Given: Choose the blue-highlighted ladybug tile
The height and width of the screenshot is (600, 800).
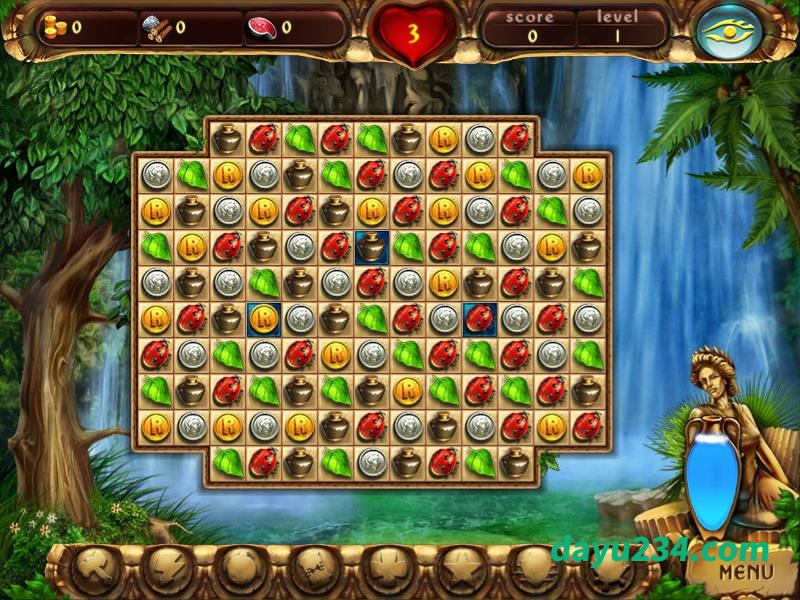Looking at the screenshot, I should pyautogui.click(x=479, y=319).
